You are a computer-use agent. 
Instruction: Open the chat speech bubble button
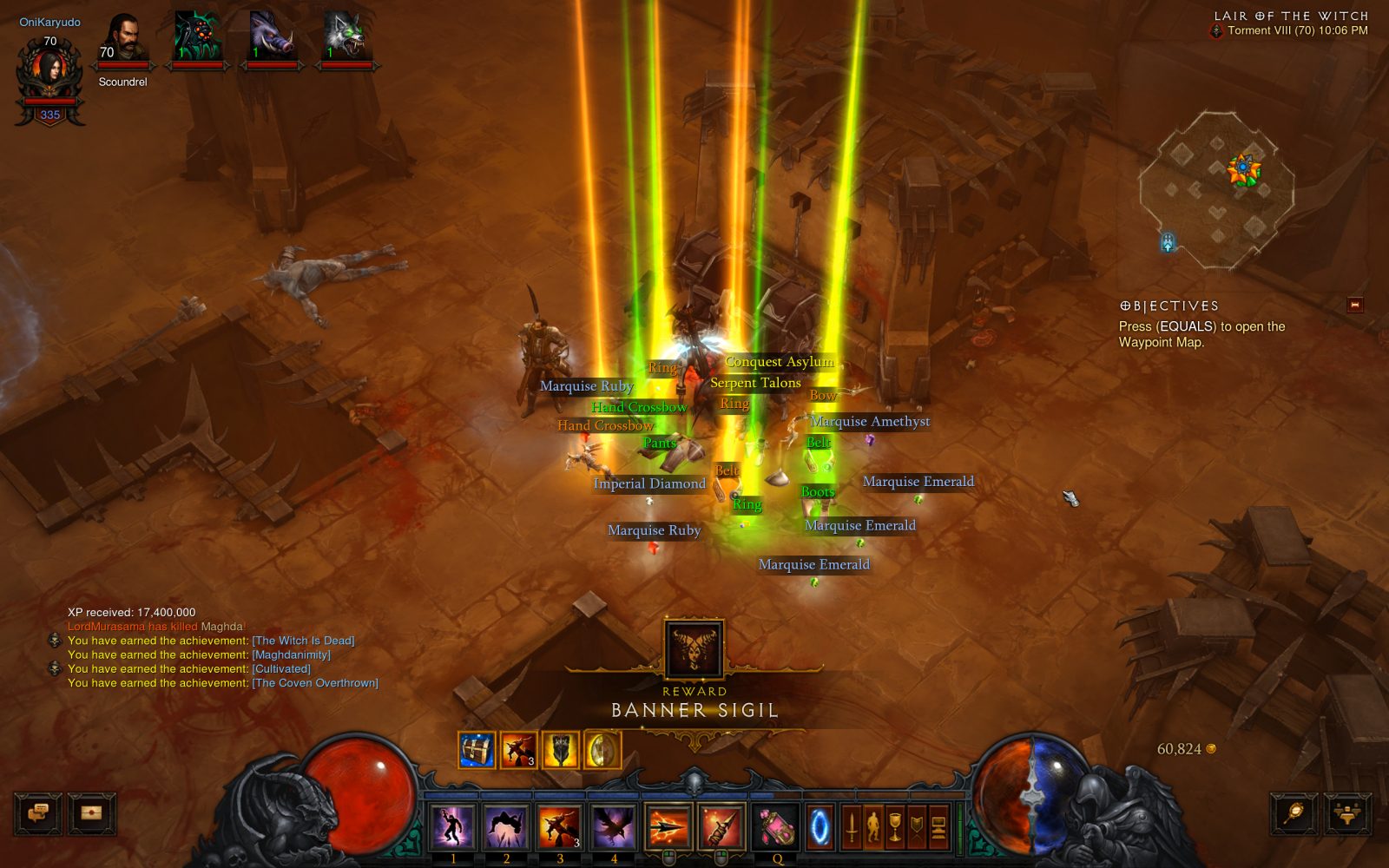38,814
